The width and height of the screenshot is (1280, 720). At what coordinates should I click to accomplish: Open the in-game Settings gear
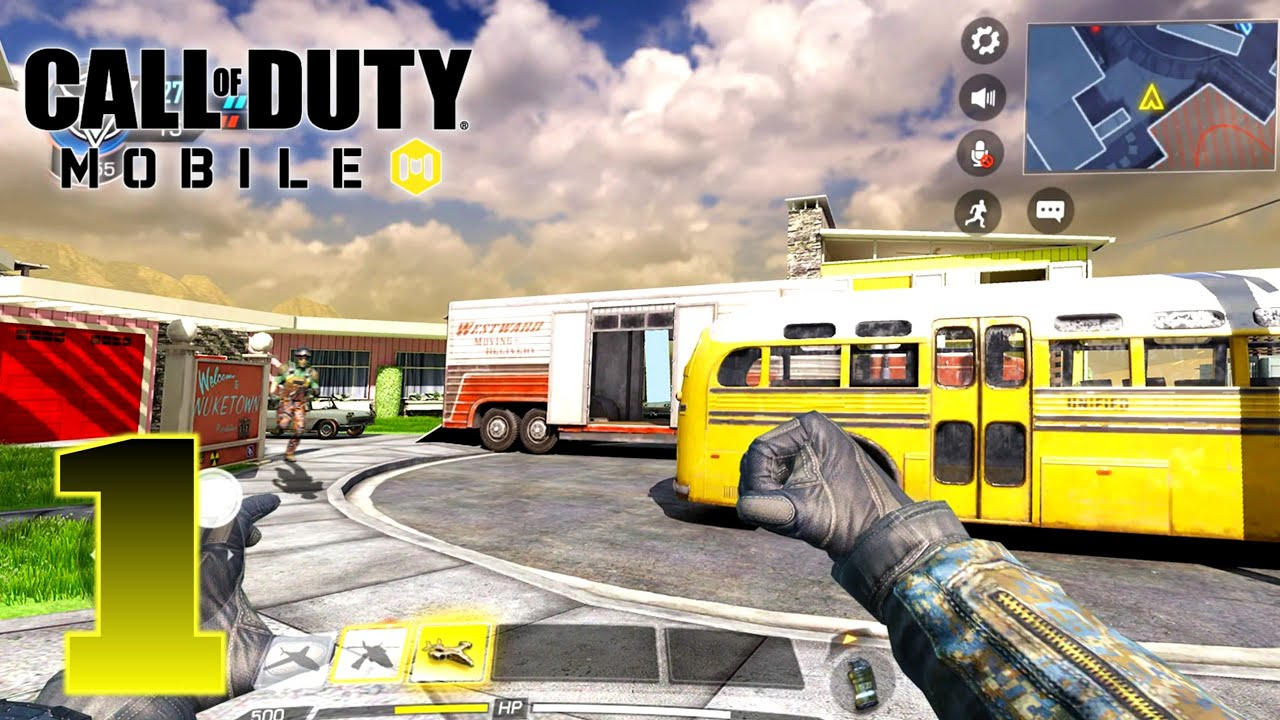pos(984,42)
